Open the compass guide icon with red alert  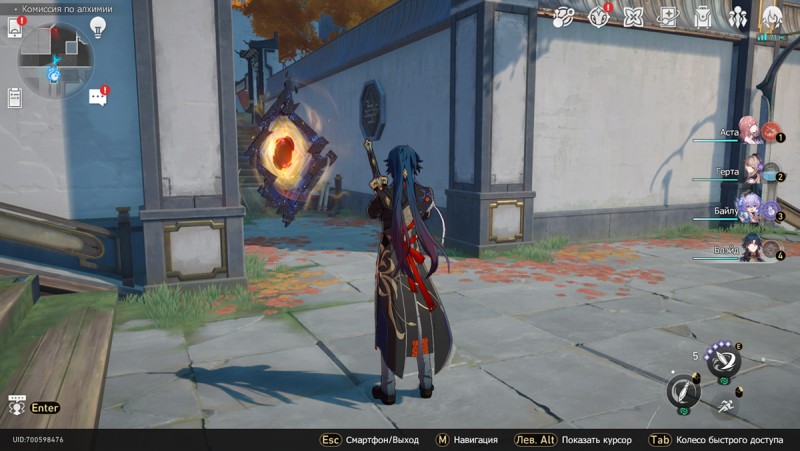click(598, 16)
